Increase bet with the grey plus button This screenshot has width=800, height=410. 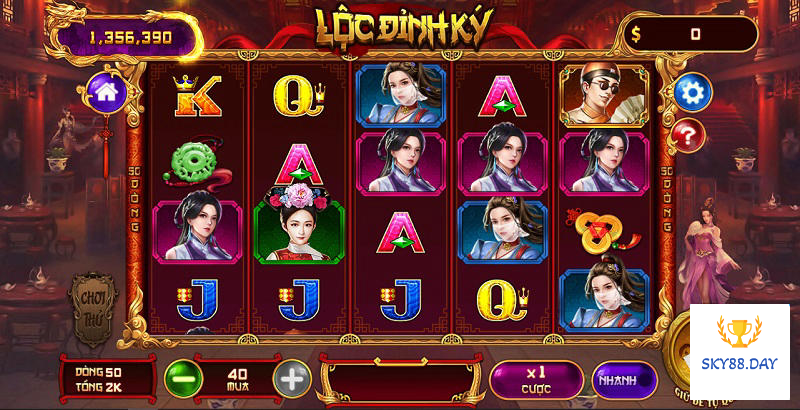pos(292,378)
